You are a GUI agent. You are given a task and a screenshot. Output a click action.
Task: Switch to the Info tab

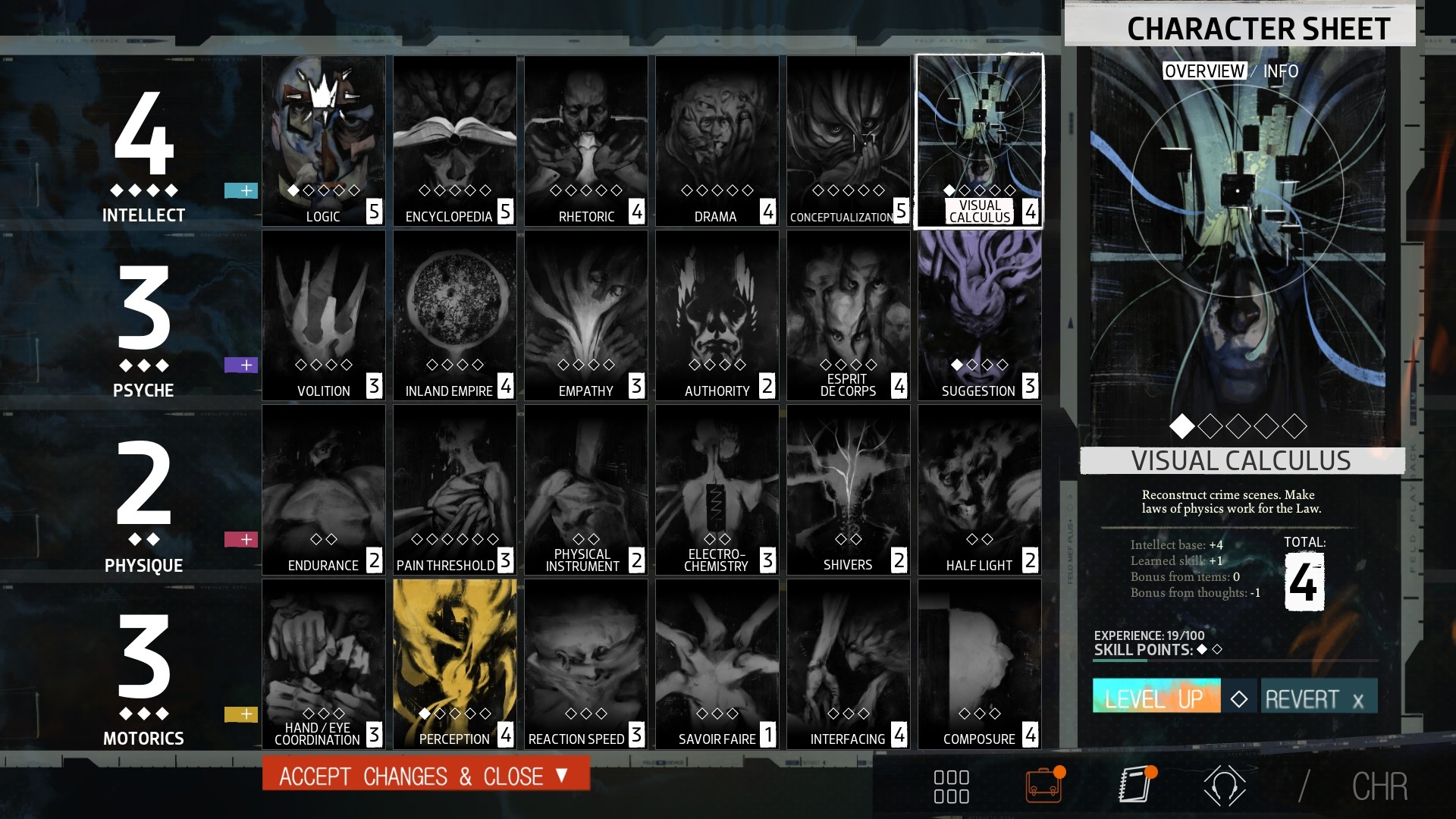[1281, 71]
